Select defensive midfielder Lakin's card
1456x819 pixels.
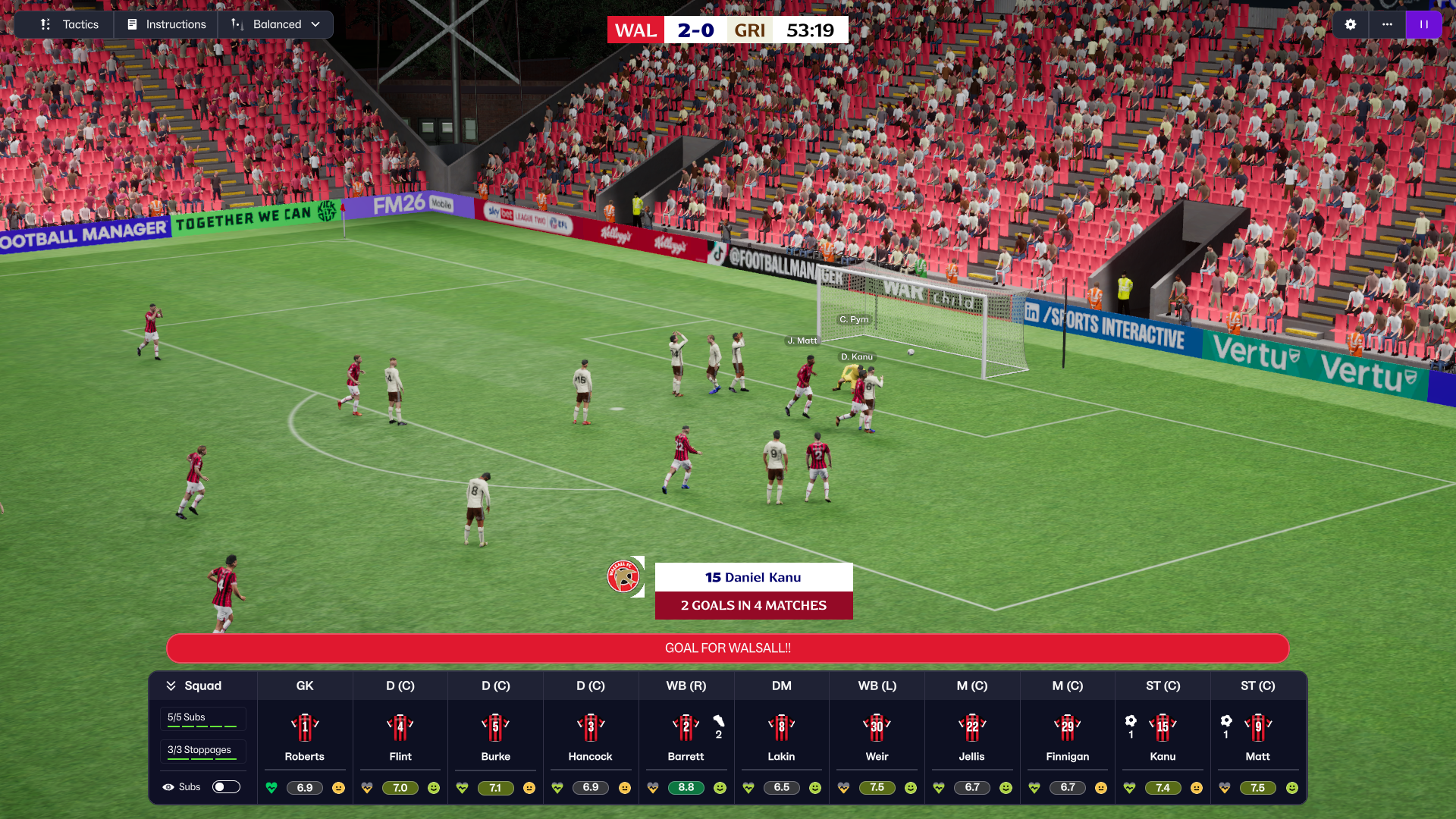coord(781,736)
